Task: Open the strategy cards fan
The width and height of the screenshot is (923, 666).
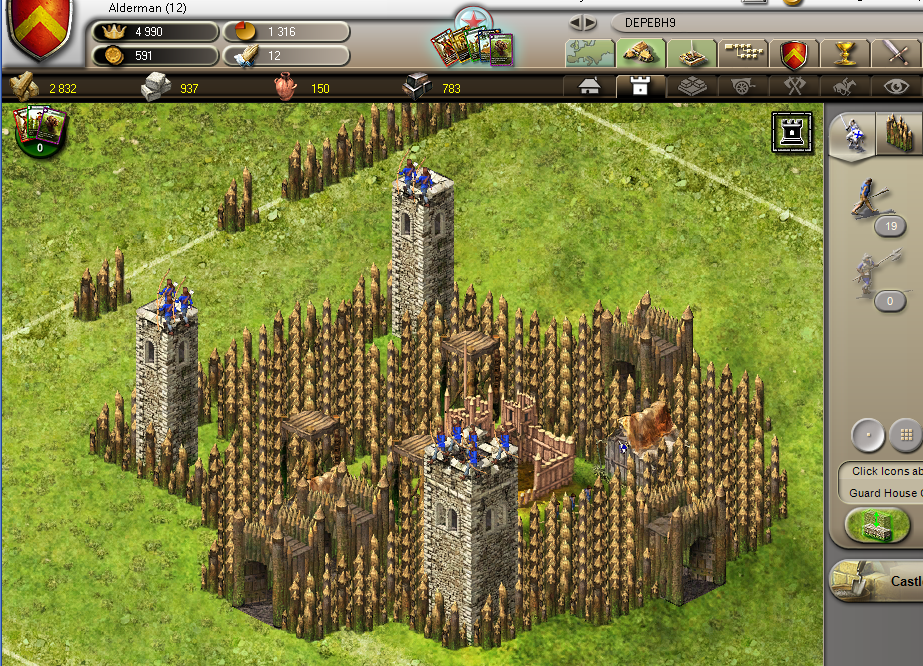Action: point(473,45)
